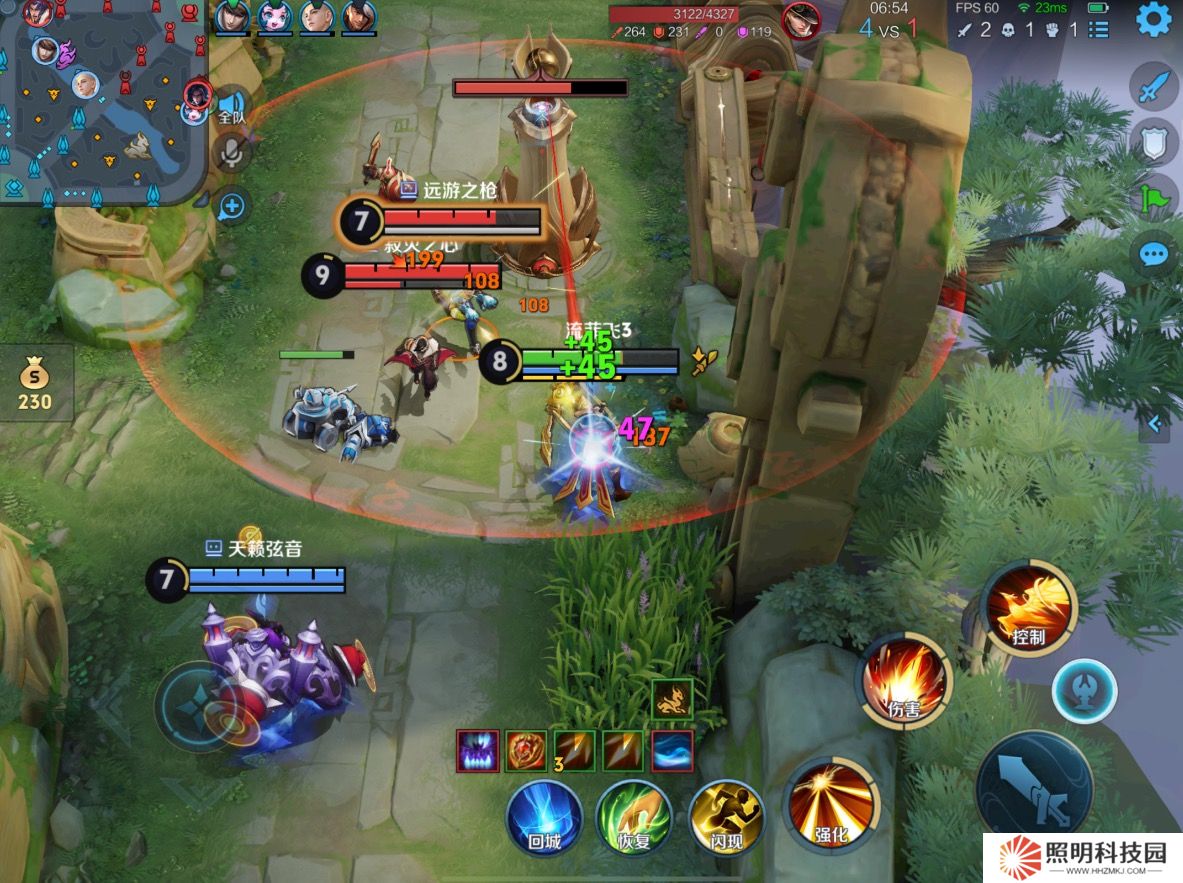The image size is (1183, 883).
Task: Activate the 回城 recall ability
Action: point(544,818)
